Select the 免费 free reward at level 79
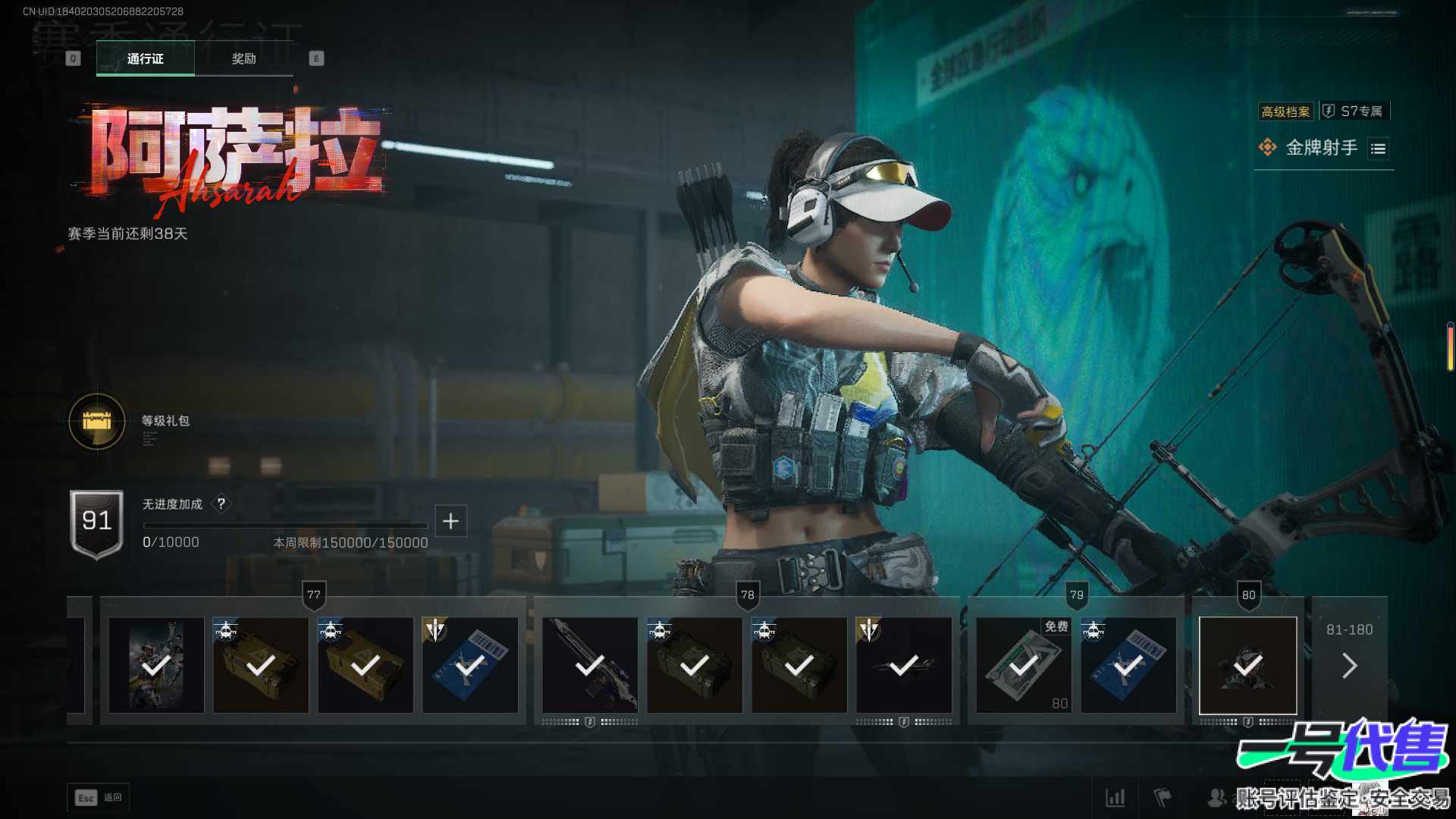Screen dimensions: 1456x819 [x=1023, y=665]
